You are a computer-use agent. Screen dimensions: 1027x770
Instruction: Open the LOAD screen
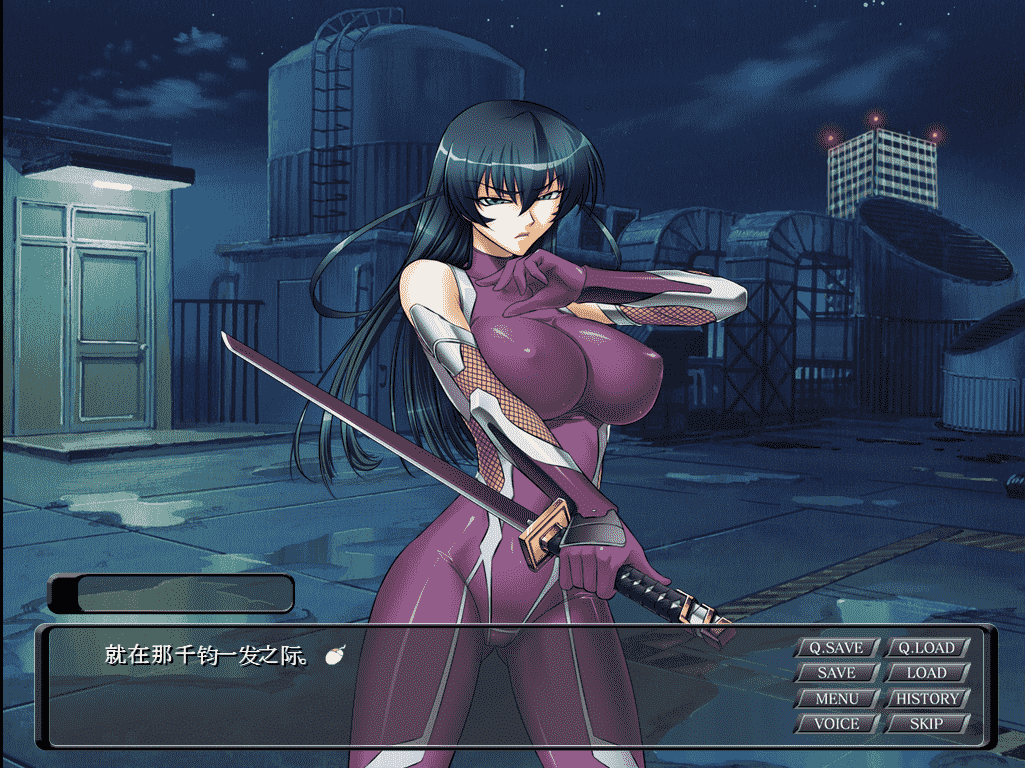[926, 673]
